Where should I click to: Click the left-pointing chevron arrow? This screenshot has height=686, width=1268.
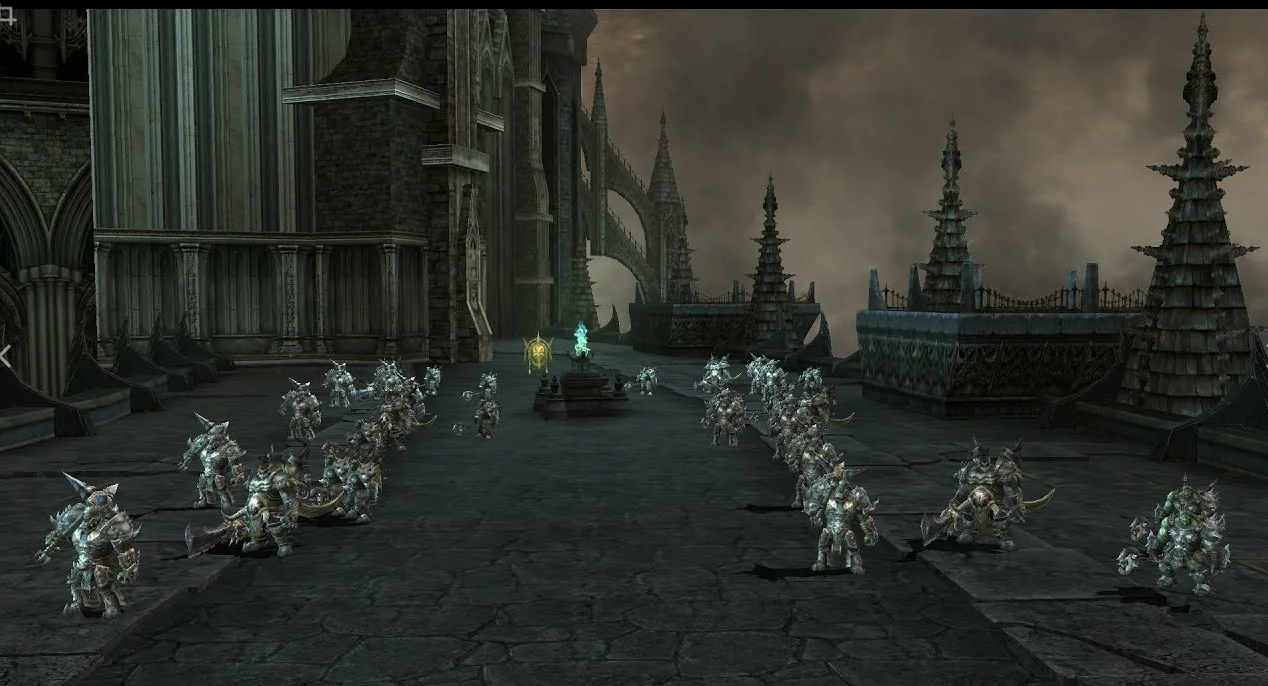tap(5, 355)
